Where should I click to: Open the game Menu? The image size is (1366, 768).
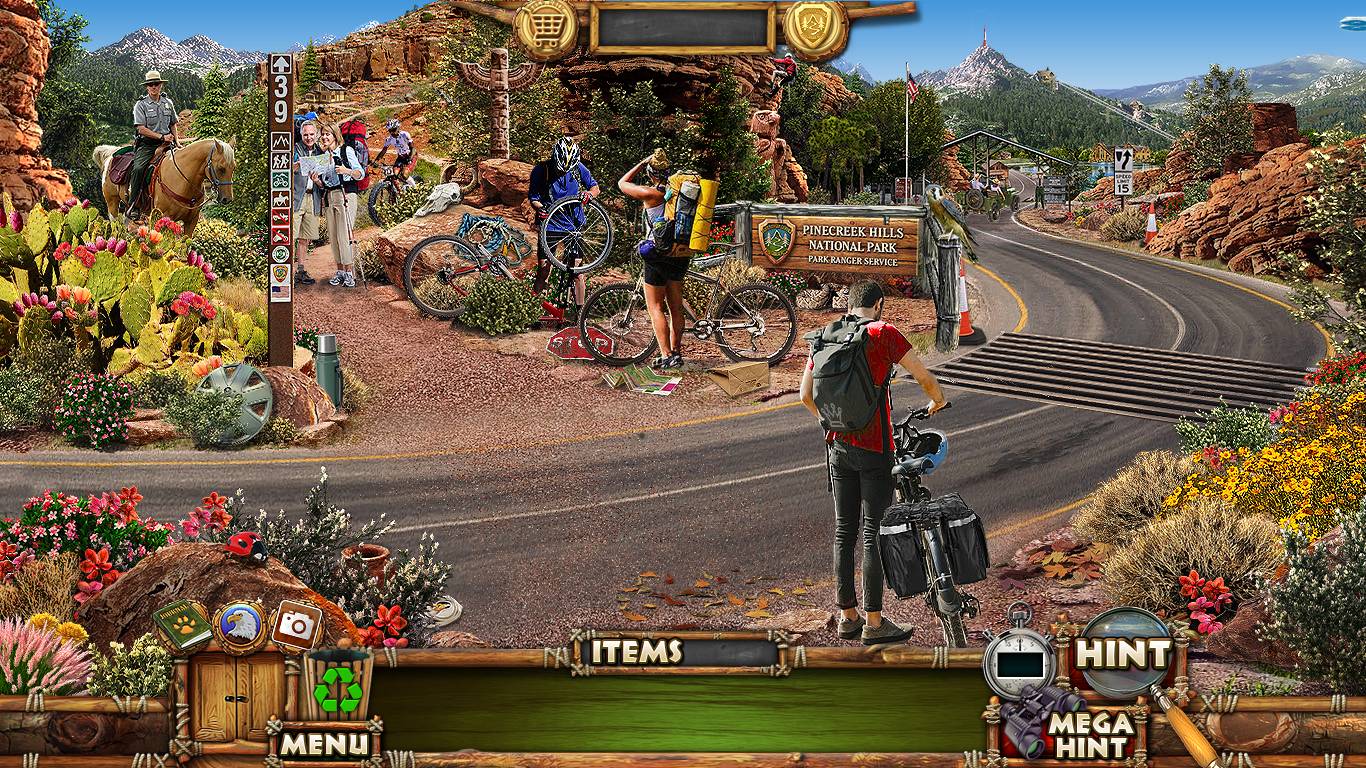(x=324, y=743)
